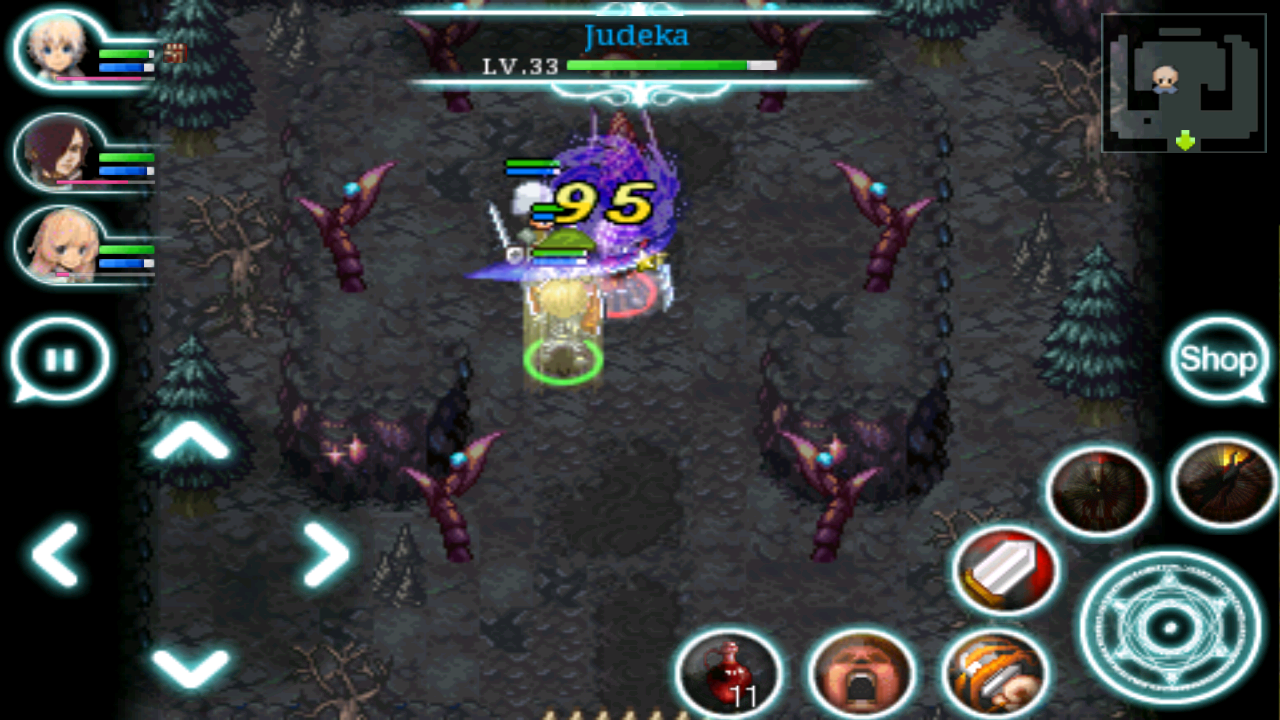Use the red health potion

(x=729, y=675)
